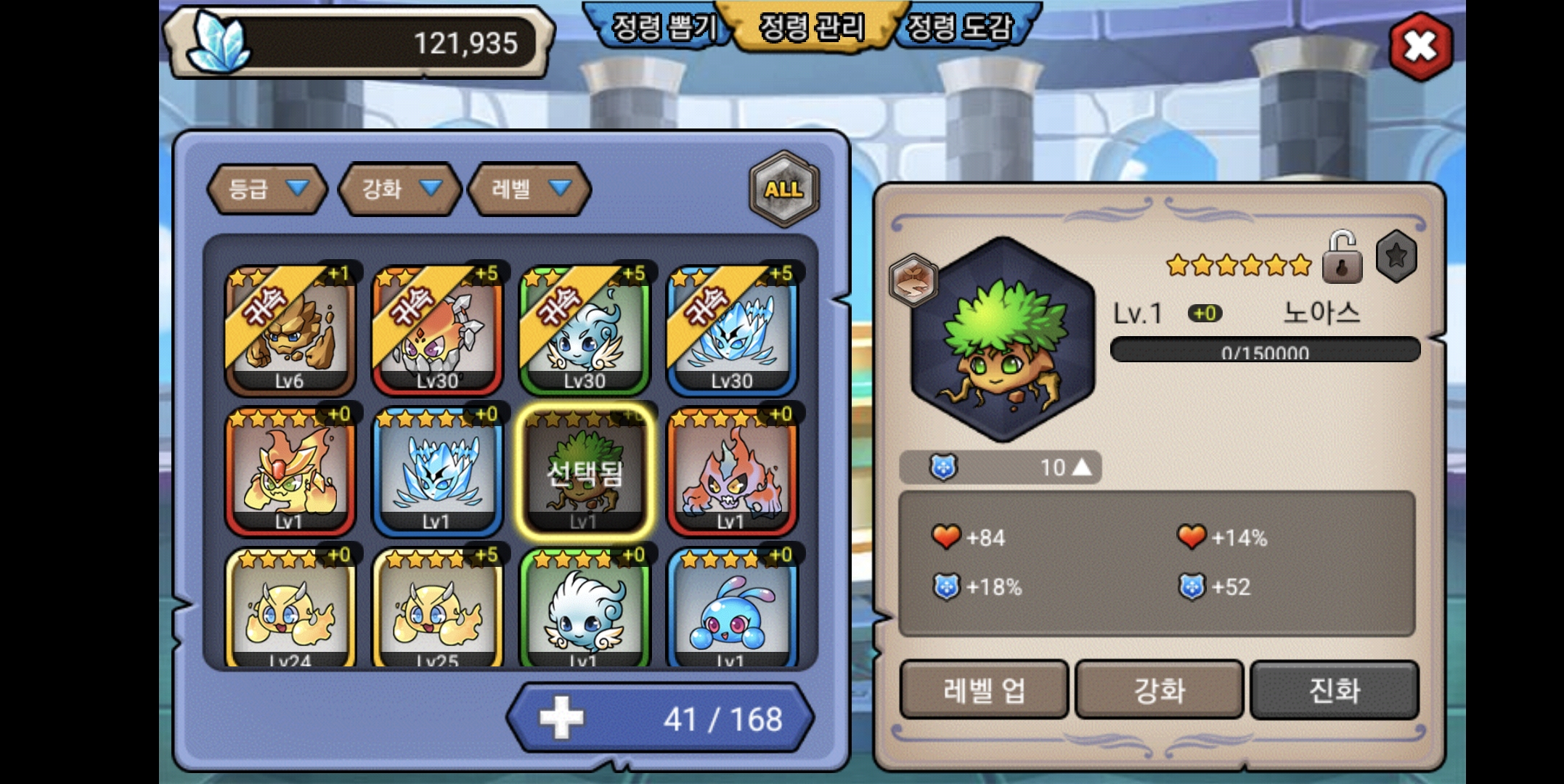The height and width of the screenshot is (784, 1564).
Task: Expand spirit storage with the plus button
Action: (x=561, y=718)
